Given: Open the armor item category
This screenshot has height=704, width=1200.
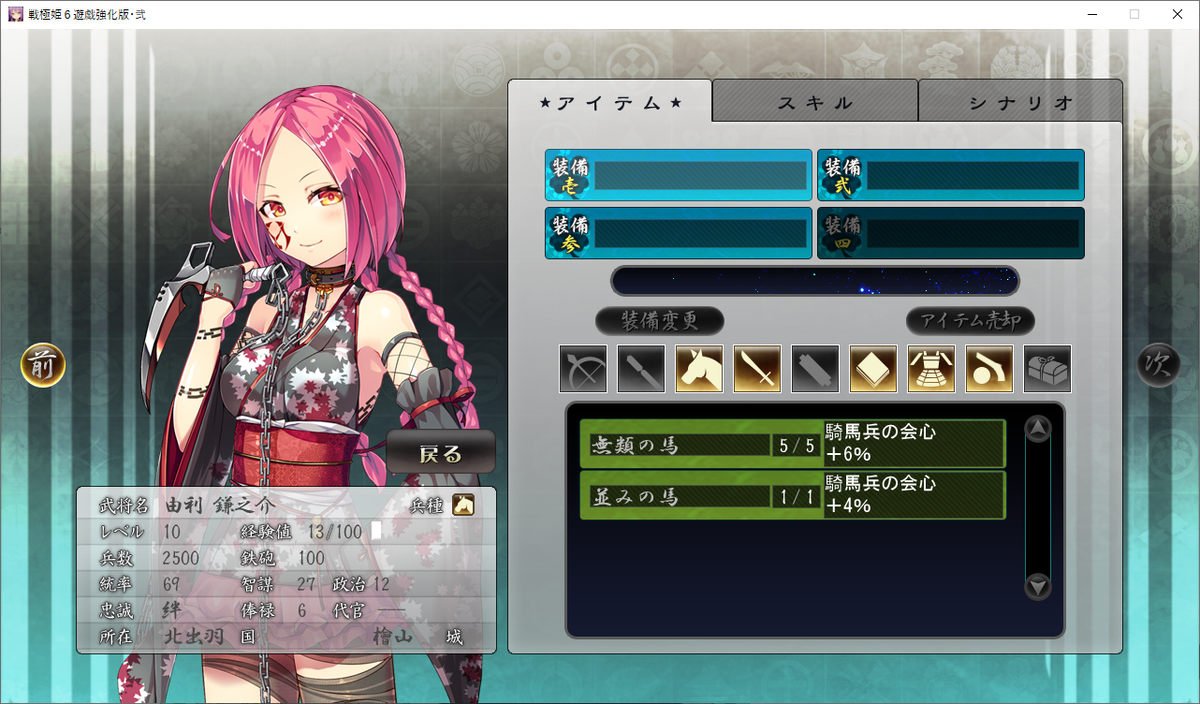Looking at the screenshot, I should click(x=931, y=369).
